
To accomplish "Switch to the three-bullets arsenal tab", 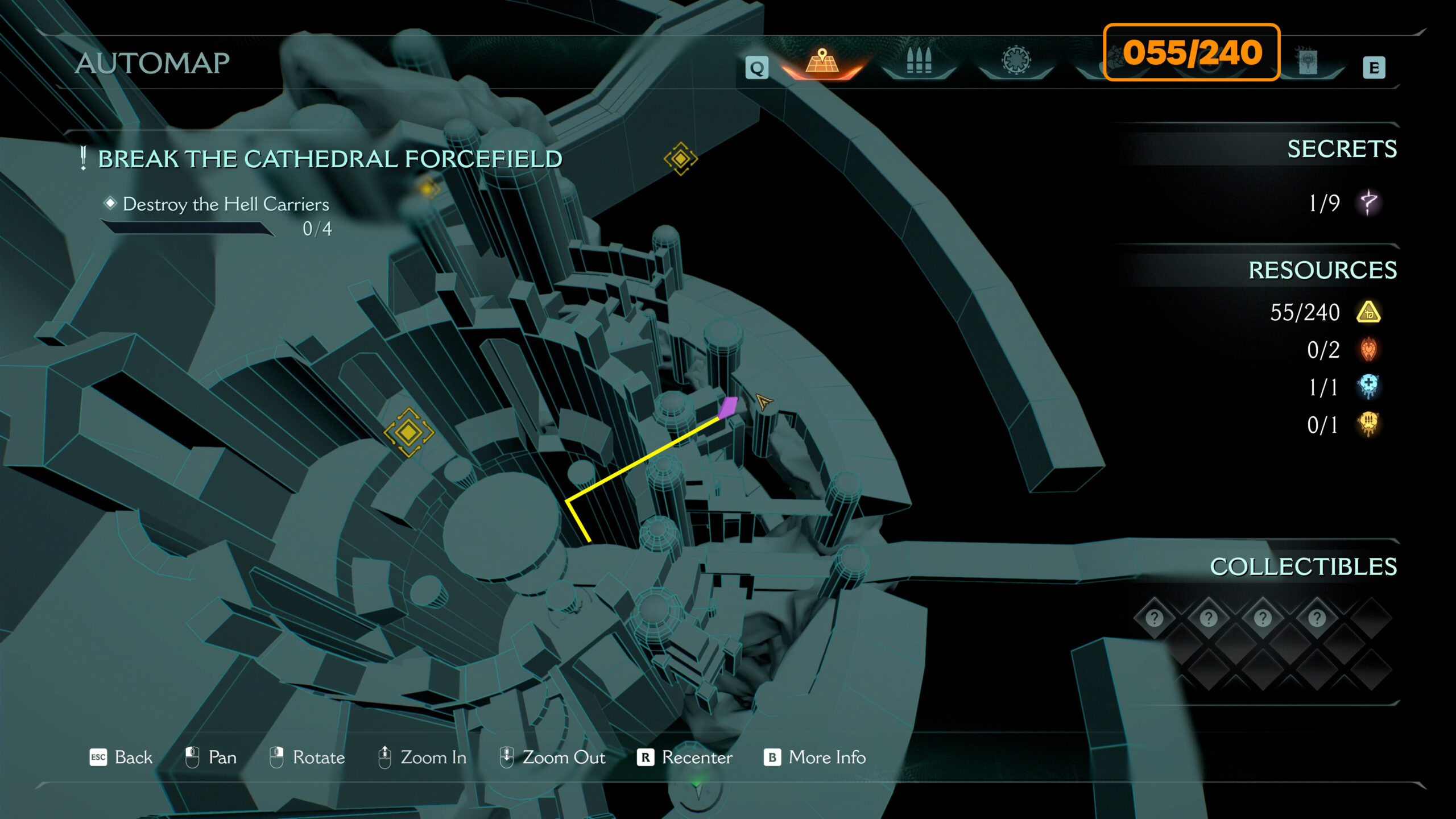I will click(919, 60).
